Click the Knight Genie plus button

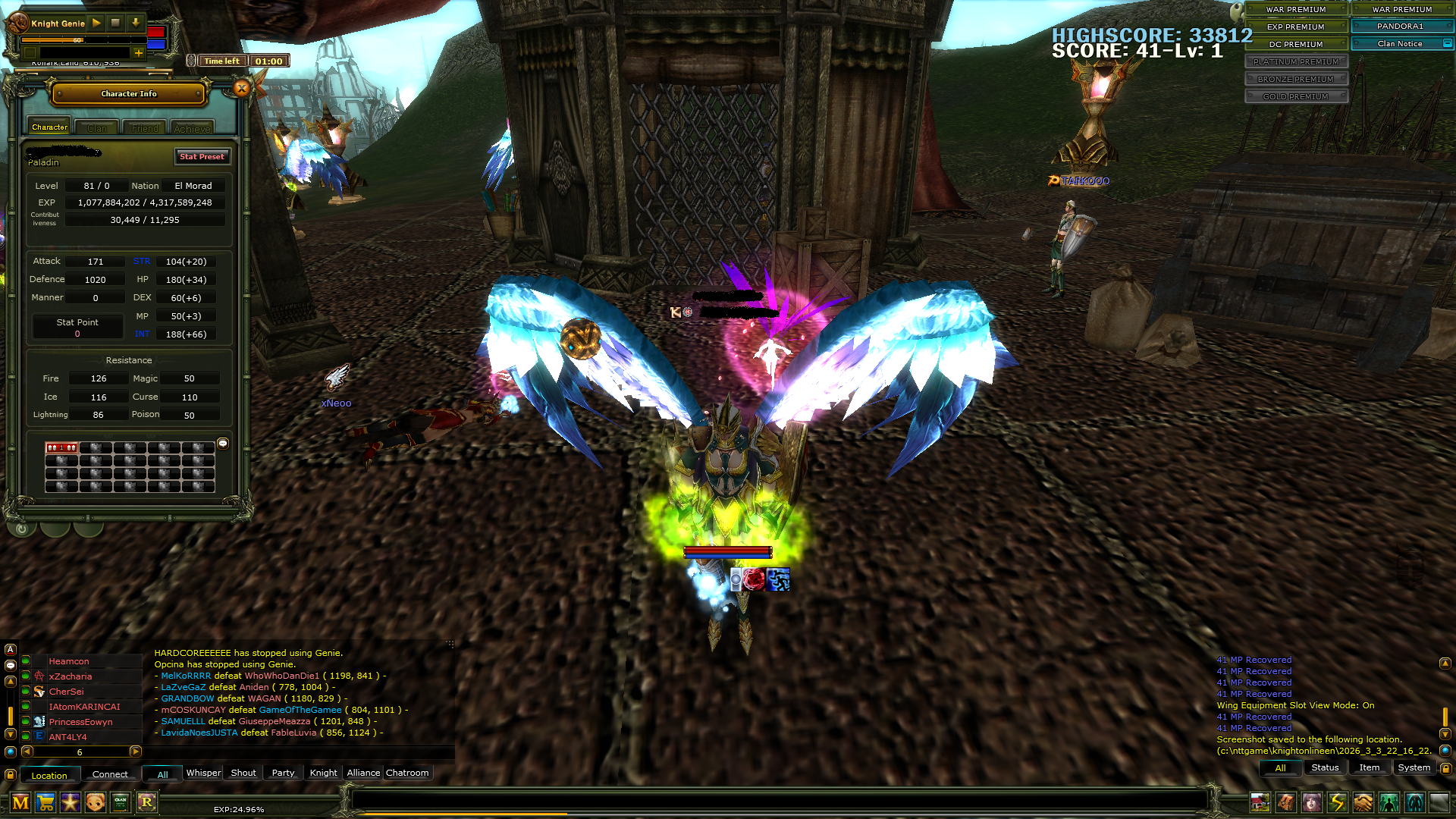pos(138,53)
